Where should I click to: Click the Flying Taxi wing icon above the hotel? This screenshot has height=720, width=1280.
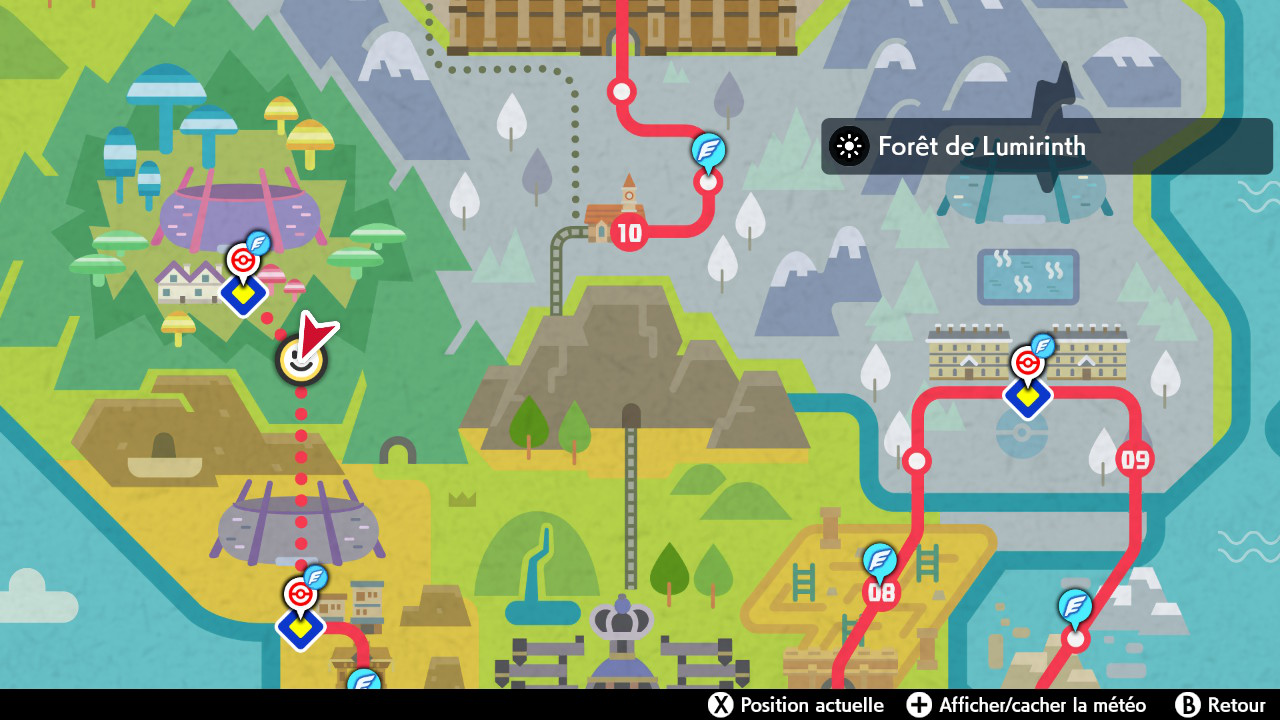tap(1043, 346)
